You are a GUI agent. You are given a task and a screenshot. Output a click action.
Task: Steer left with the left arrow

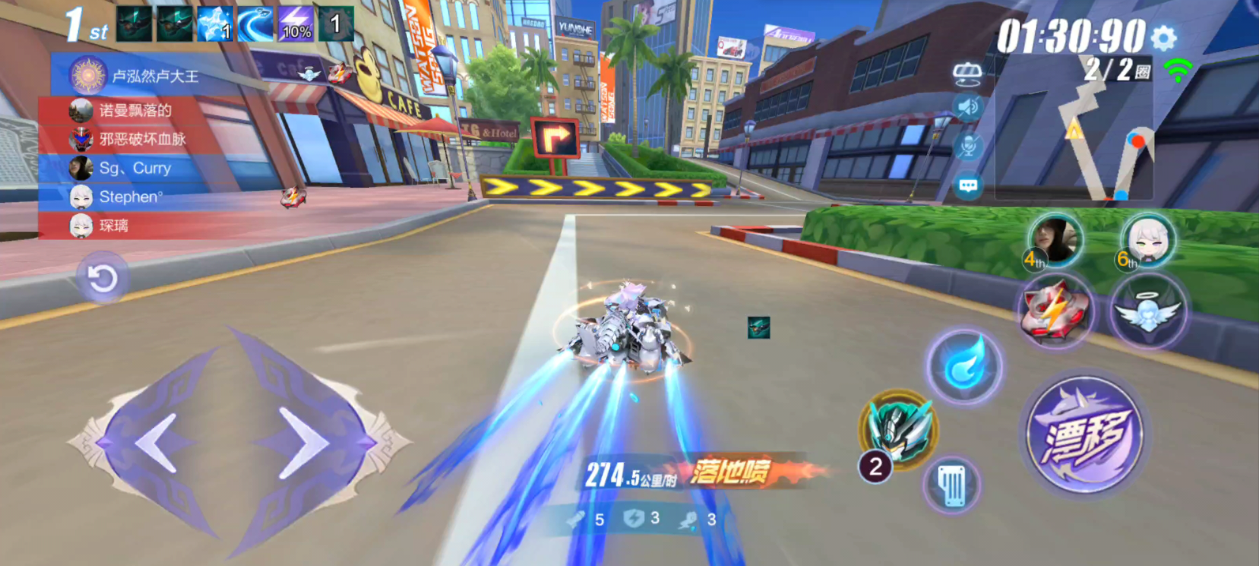point(150,441)
